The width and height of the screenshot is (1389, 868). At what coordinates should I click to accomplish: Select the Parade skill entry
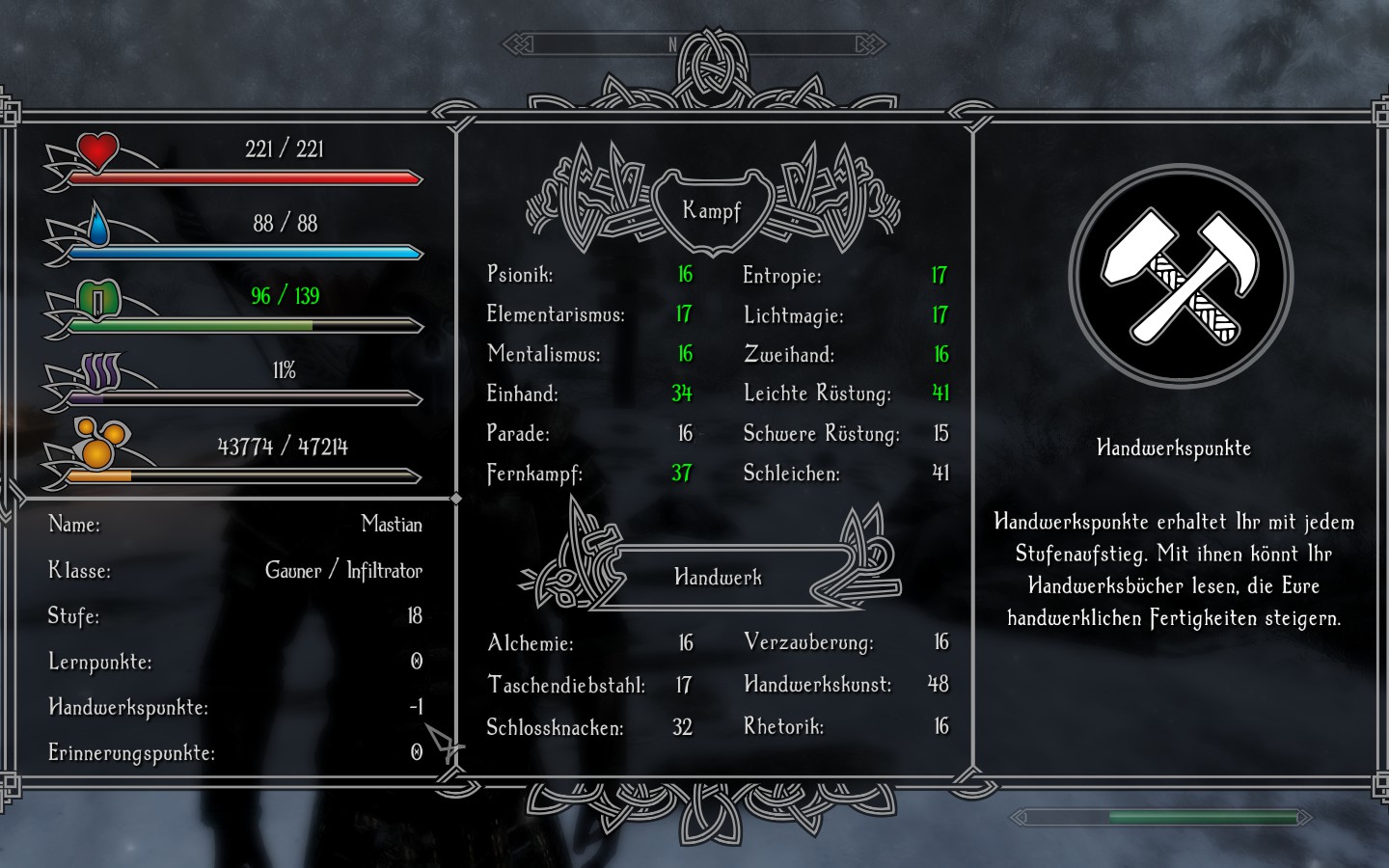518,433
